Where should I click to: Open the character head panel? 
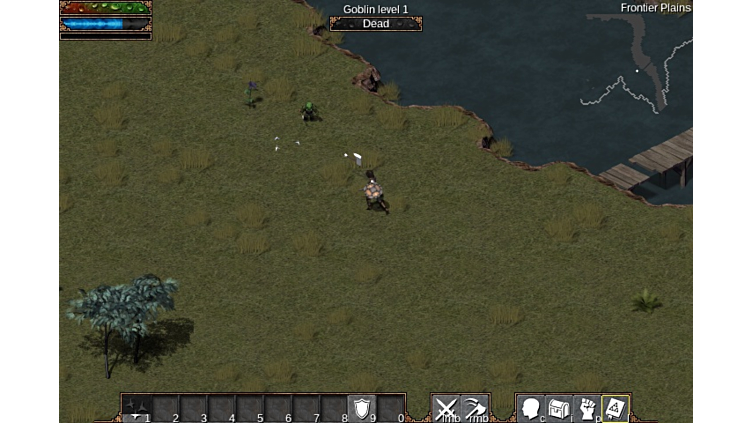point(531,408)
